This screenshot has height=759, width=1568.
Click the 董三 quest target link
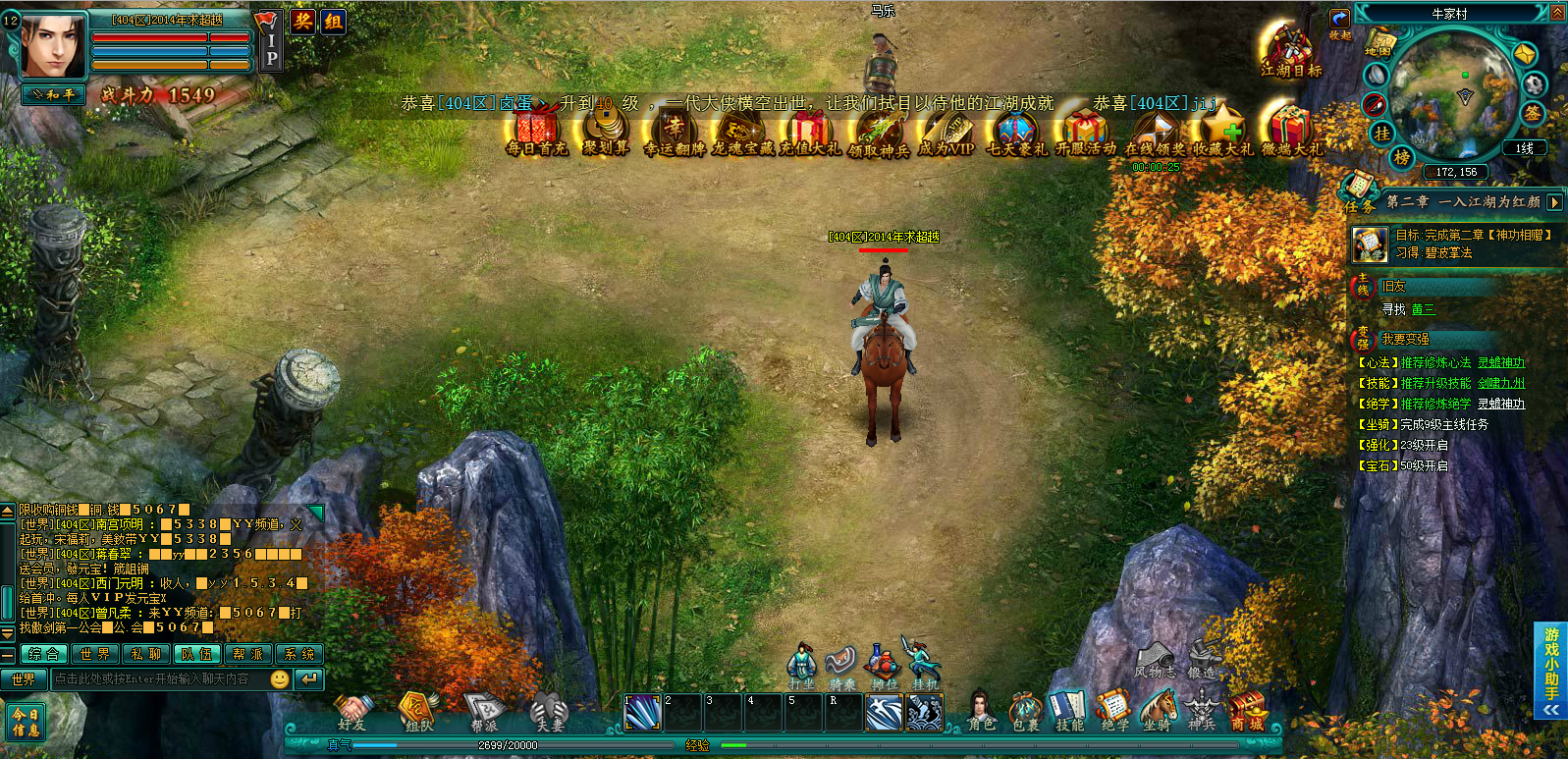(1423, 309)
